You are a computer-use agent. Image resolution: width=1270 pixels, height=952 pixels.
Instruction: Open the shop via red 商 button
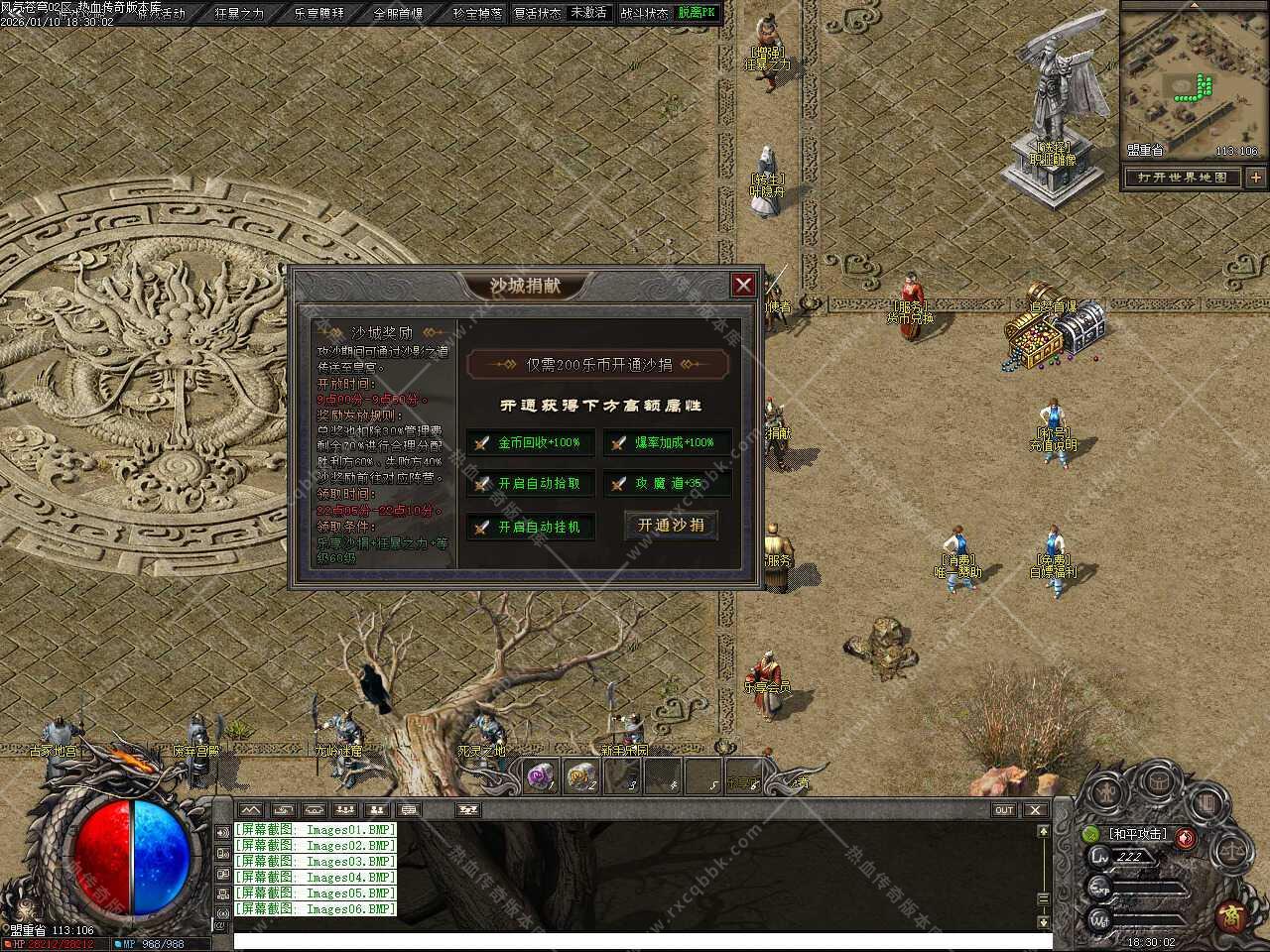[1231, 914]
